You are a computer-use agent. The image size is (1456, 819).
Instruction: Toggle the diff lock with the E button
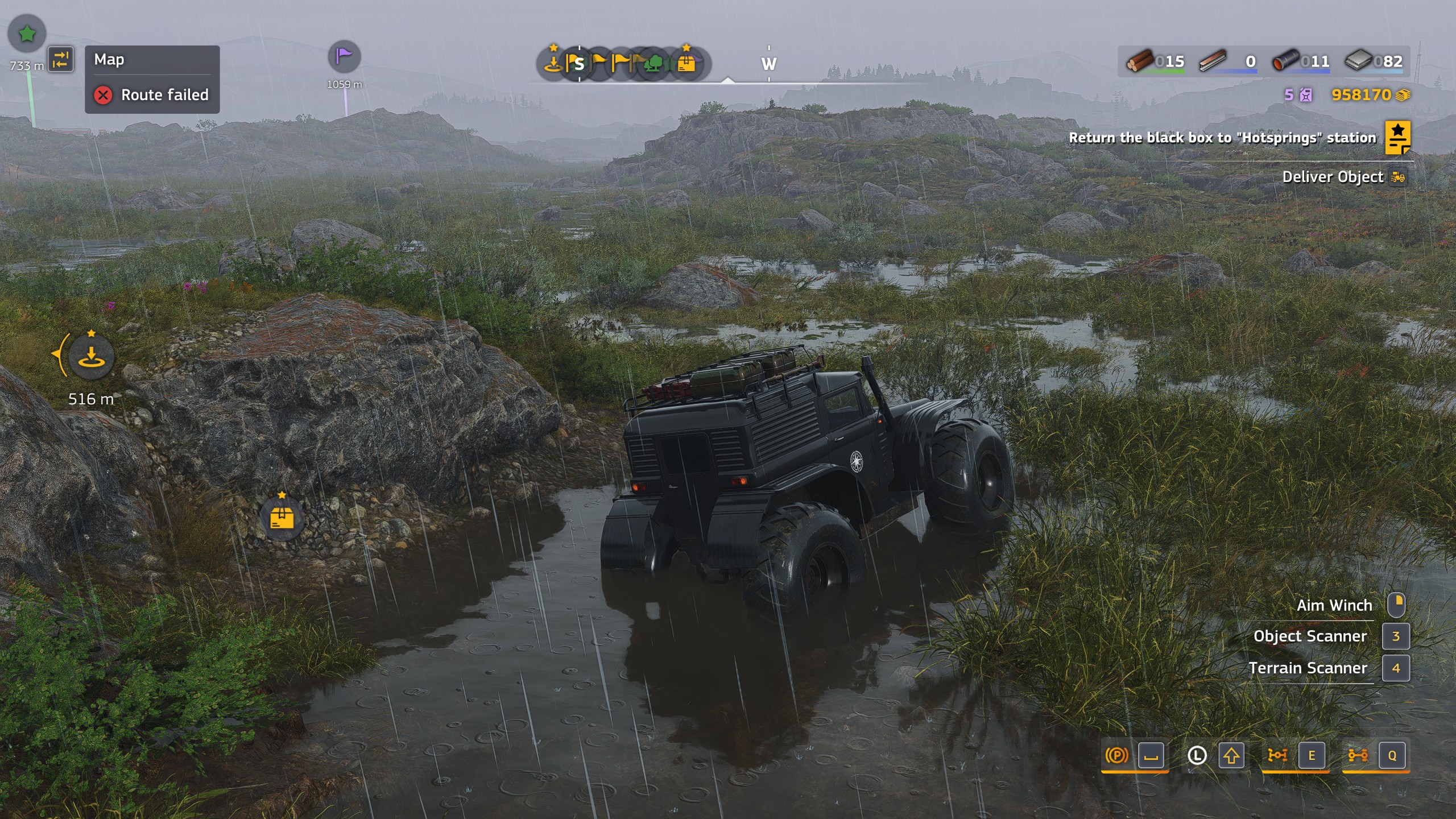[x=1312, y=756]
